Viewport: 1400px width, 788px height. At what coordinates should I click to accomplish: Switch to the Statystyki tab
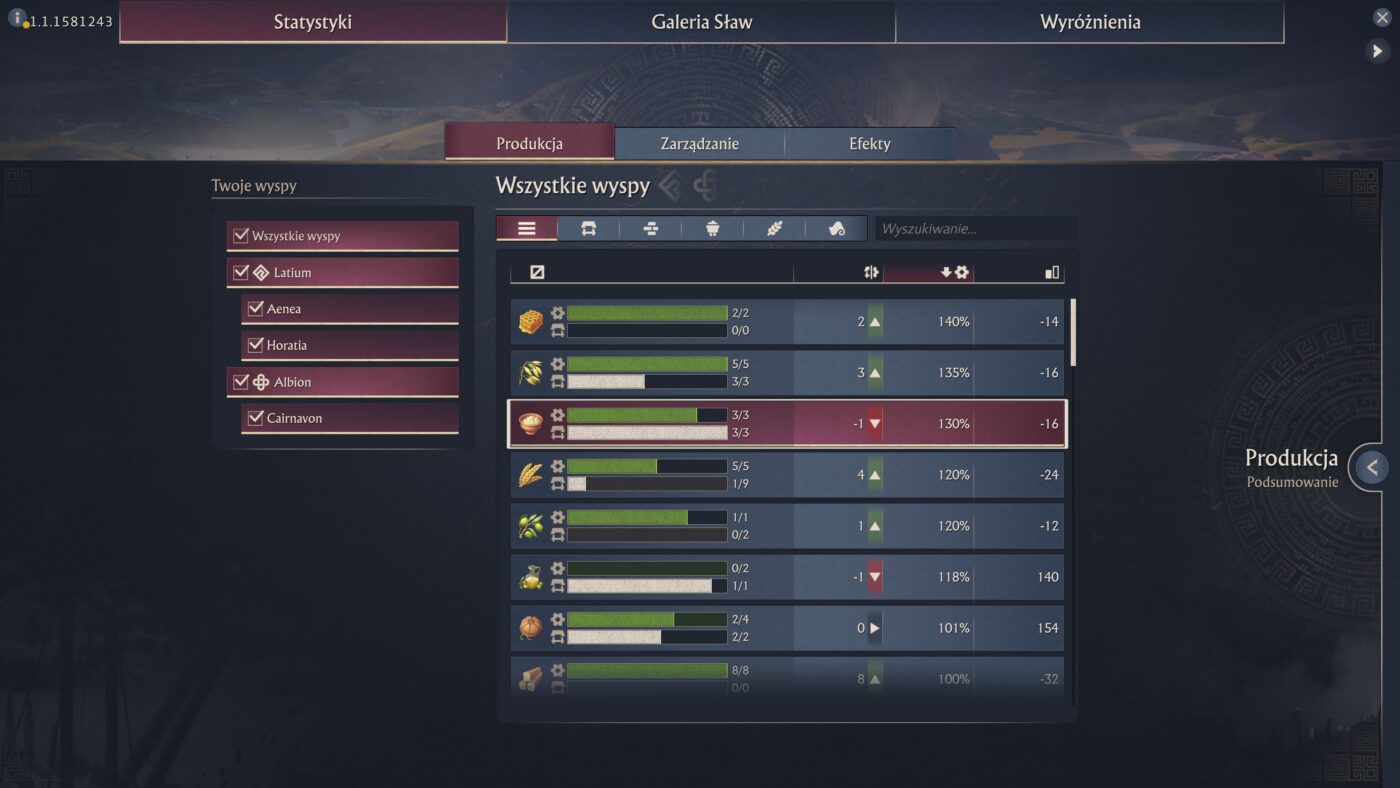tap(313, 22)
